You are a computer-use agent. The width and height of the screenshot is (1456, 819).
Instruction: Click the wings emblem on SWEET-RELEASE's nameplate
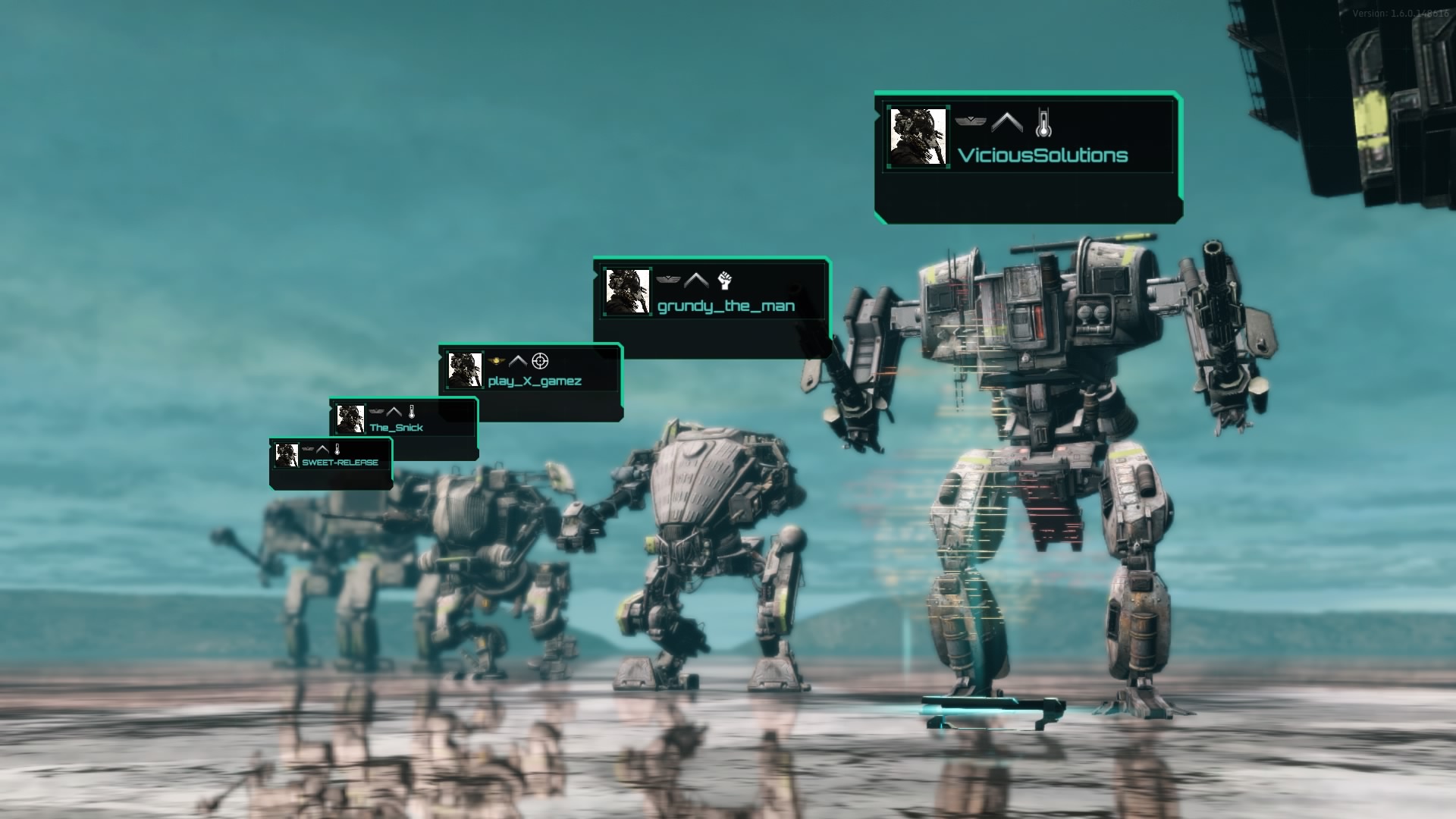click(x=308, y=448)
